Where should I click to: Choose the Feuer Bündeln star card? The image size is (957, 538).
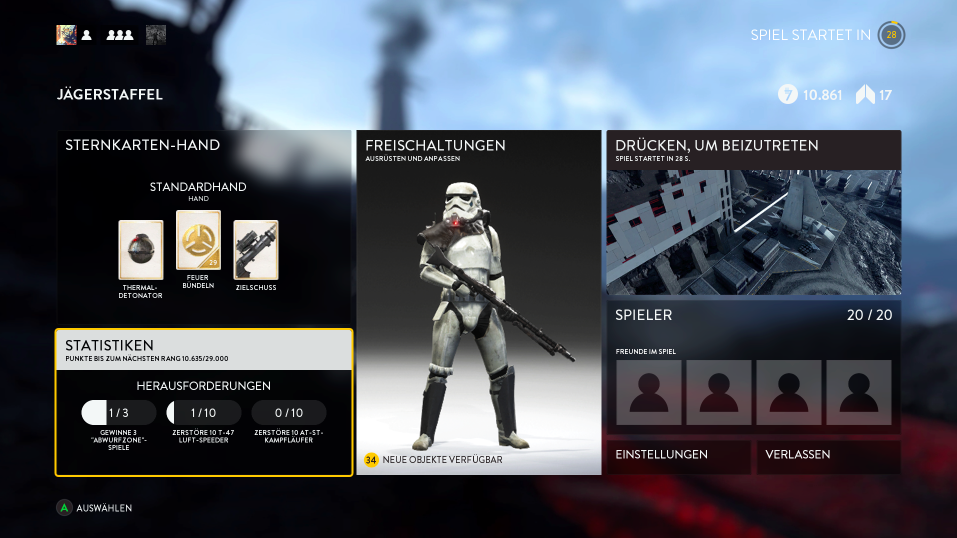(x=198, y=241)
